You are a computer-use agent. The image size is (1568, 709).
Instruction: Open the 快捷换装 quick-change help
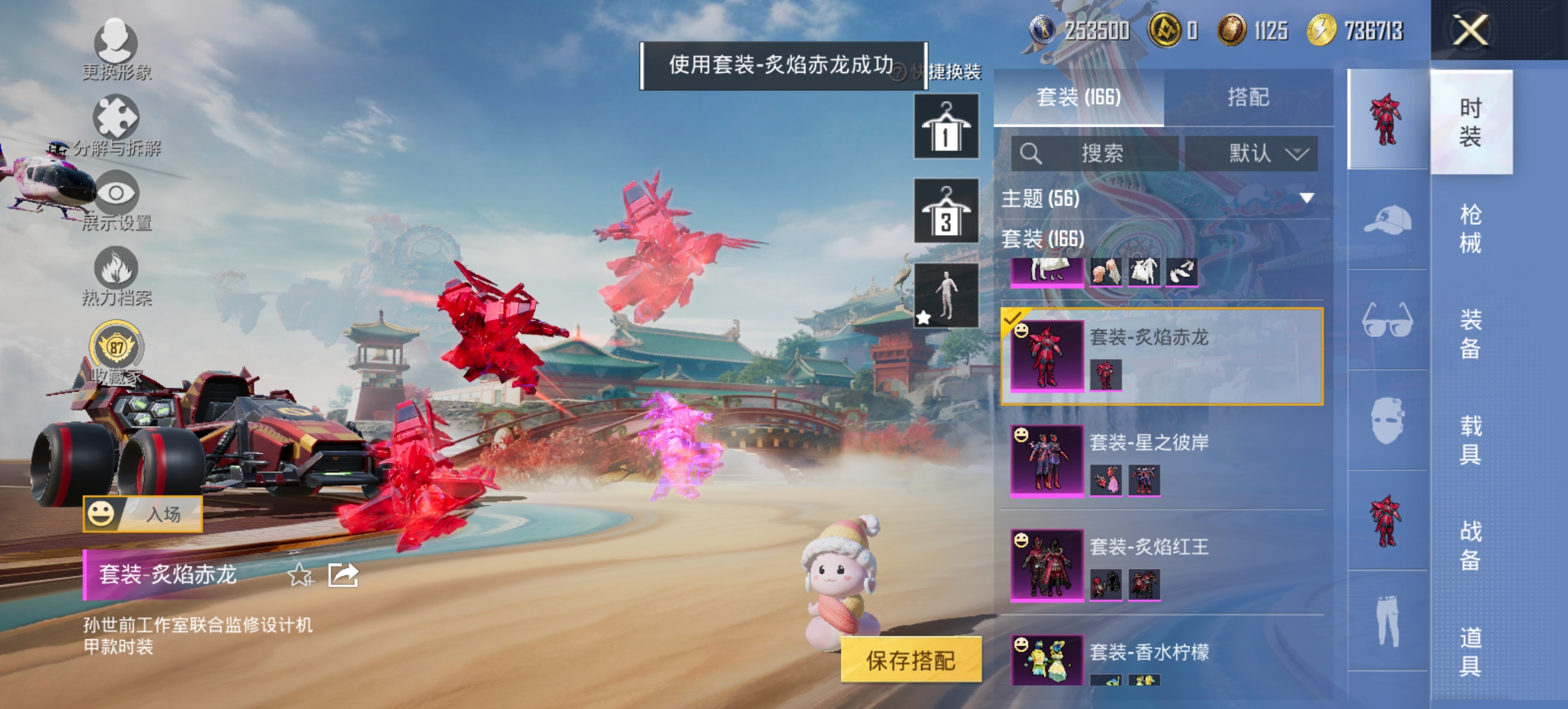(898, 72)
